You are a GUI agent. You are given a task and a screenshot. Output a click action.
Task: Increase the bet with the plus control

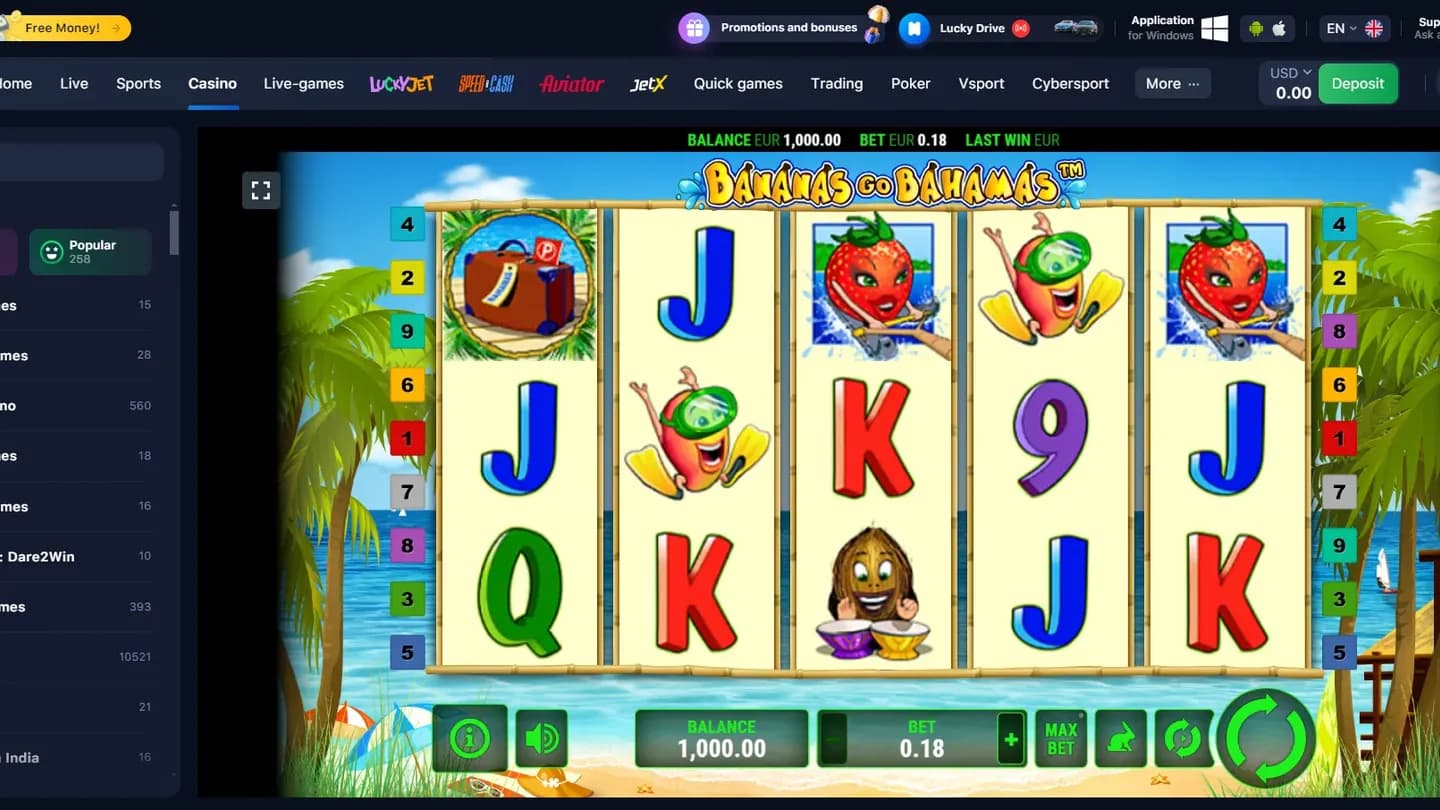pyautogui.click(x=1011, y=740)
